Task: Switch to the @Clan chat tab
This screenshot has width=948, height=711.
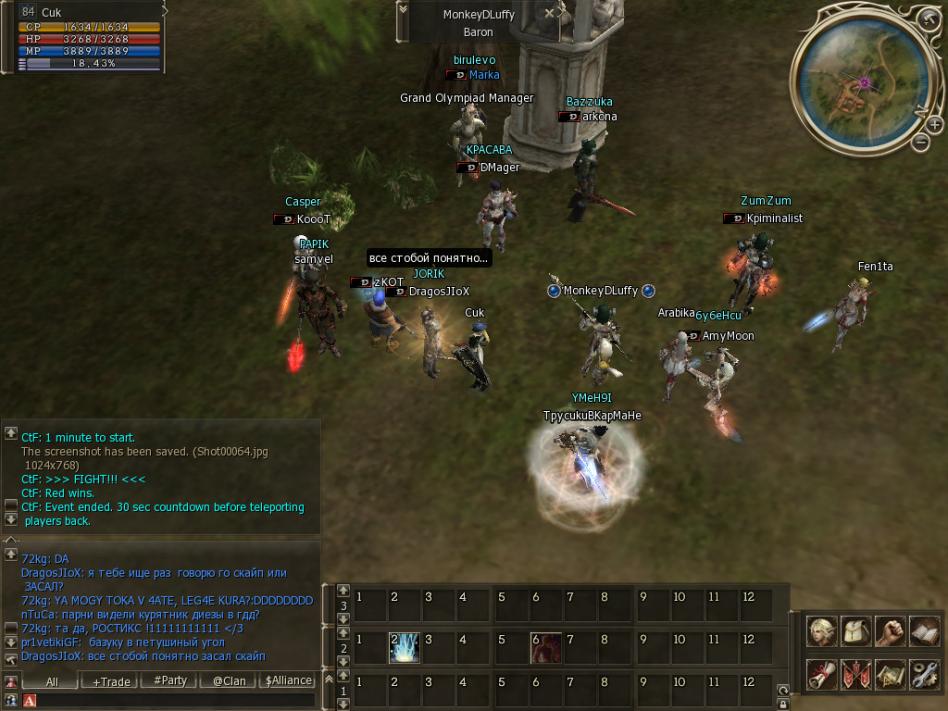Action: [228, 681]
